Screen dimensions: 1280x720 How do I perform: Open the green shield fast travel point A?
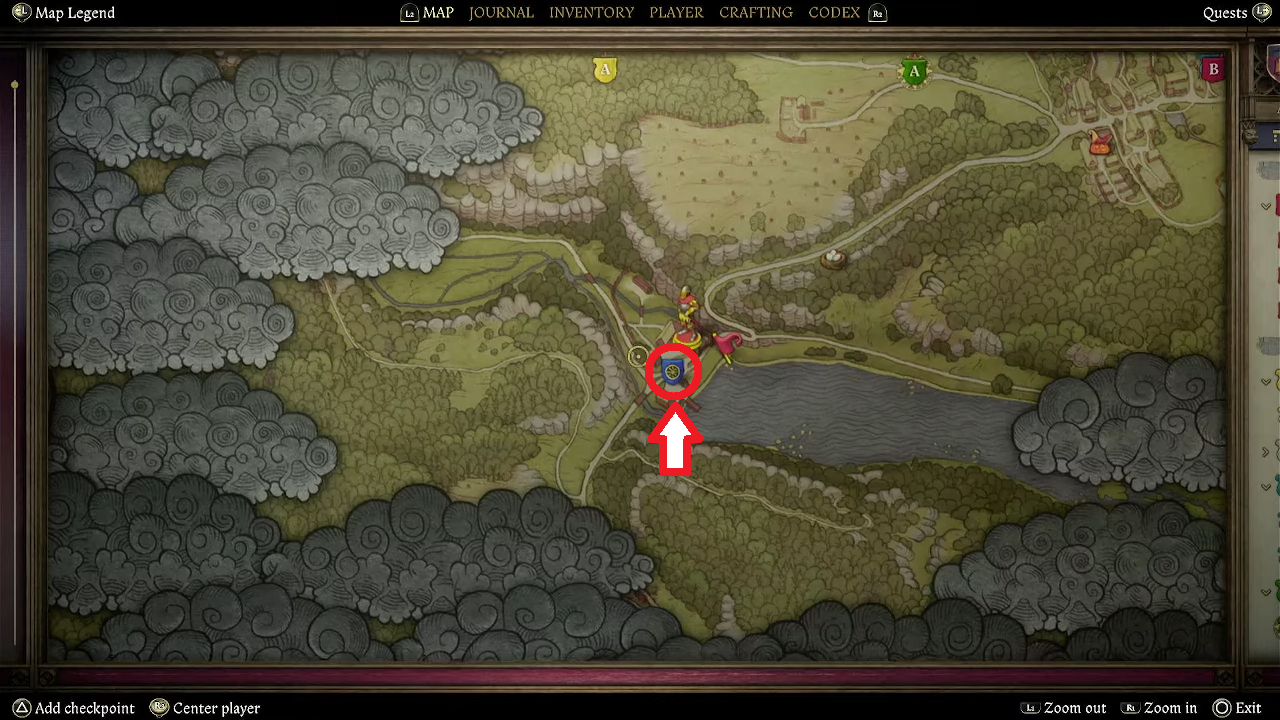click(913, 71)
